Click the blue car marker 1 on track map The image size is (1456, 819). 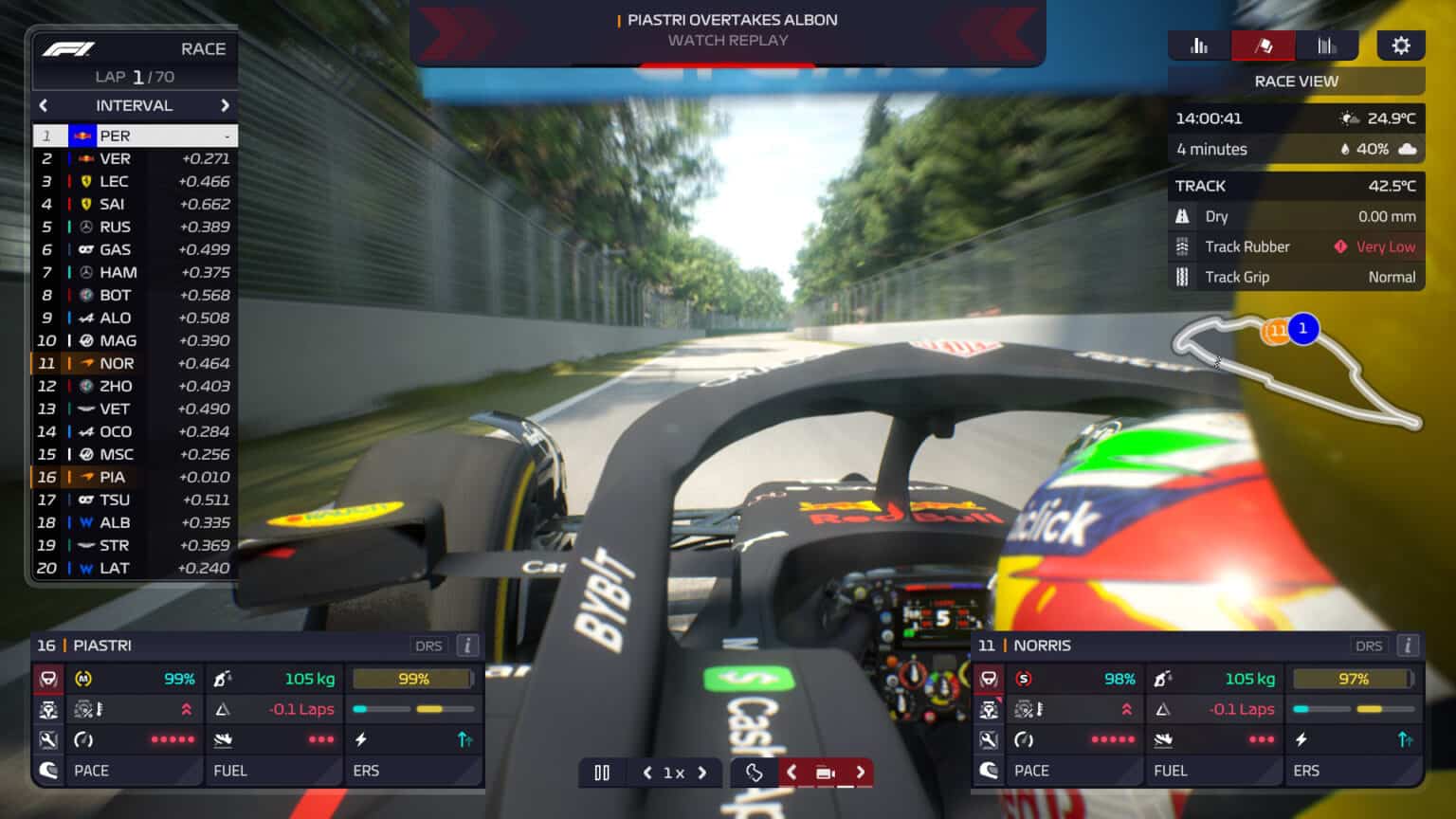point(1302,329)
